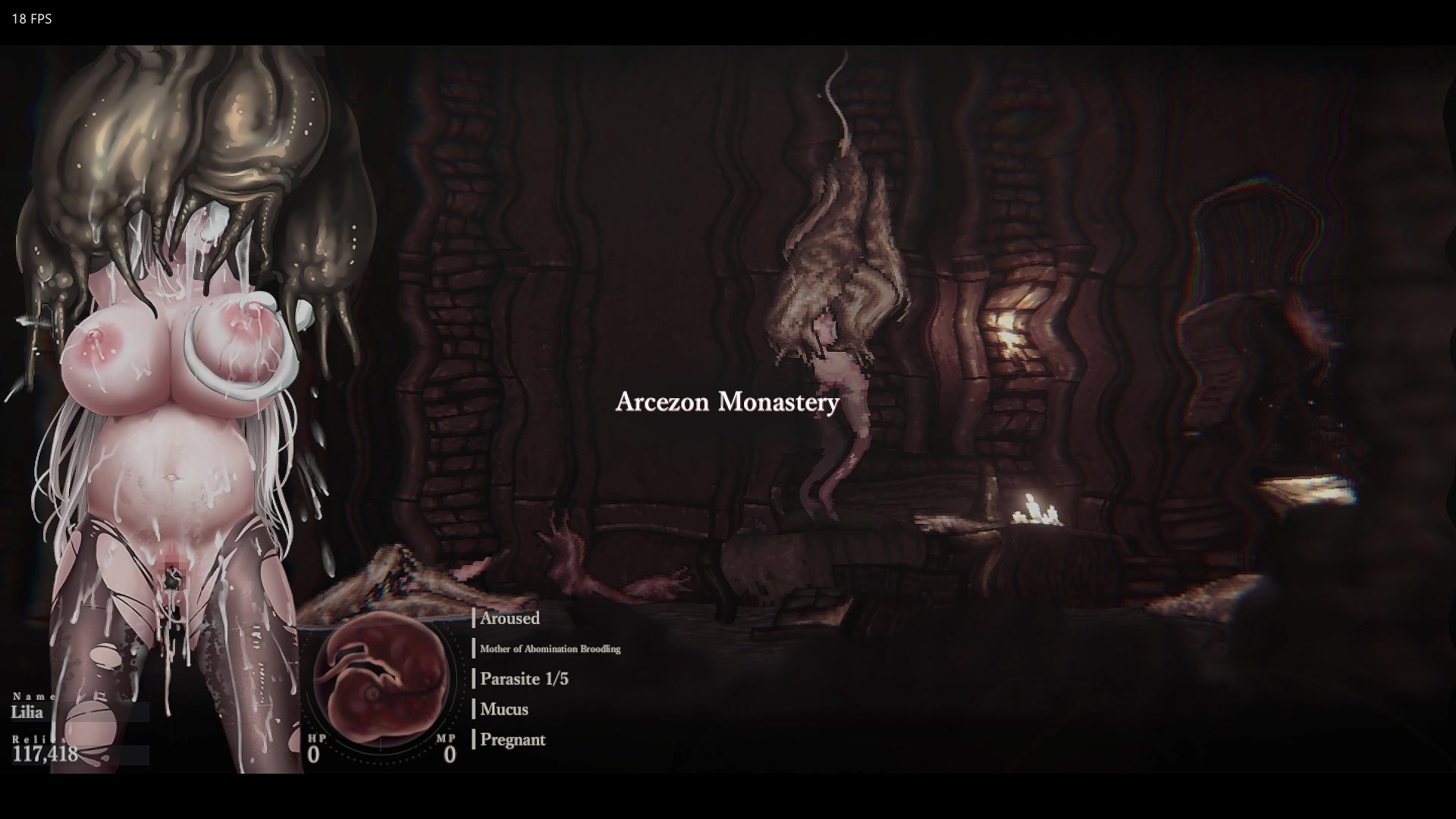Select the Parasite 1/5 status entry
The width and height of the screenshot is (1456, 819).
pyautogui.click(x=524, y=679)
